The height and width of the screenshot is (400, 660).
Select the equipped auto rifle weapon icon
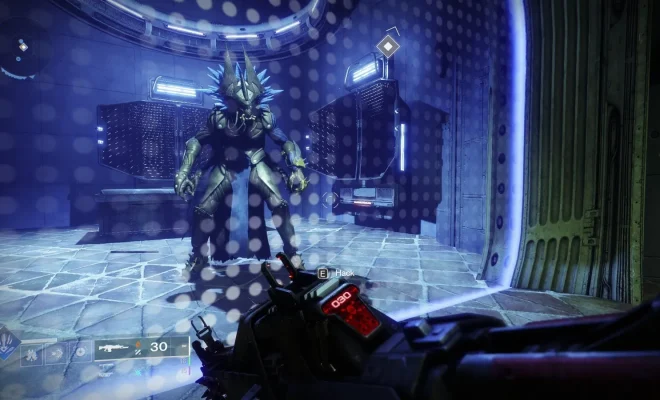[112, 350]
